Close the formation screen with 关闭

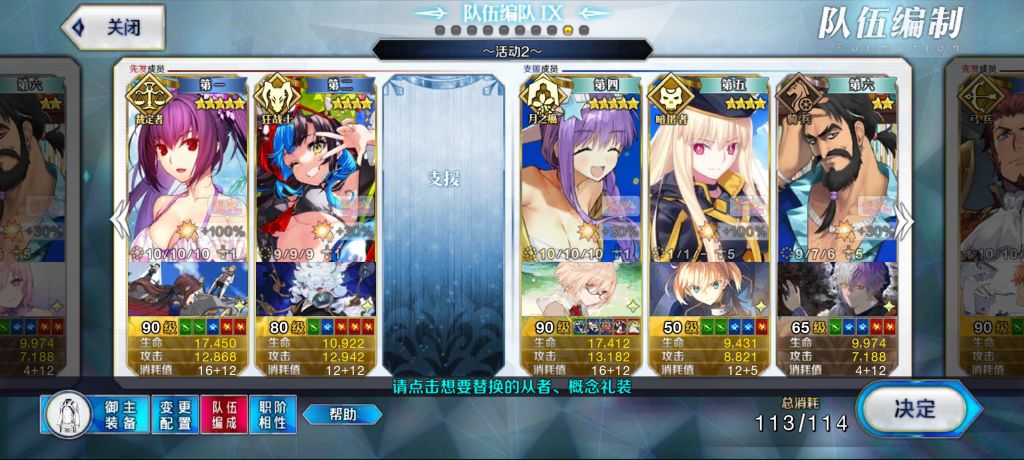click(110, 28)
